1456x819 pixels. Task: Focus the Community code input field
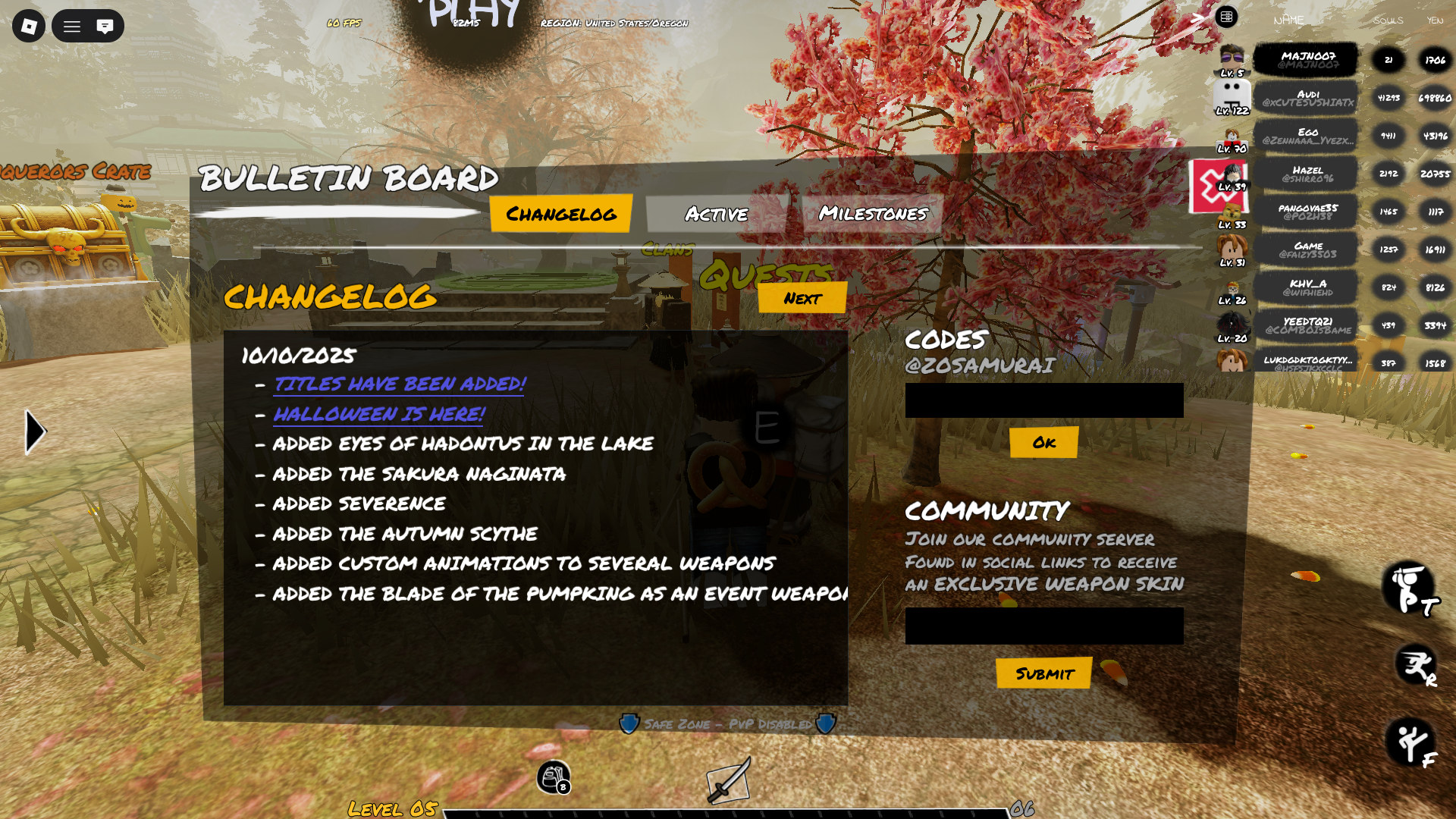[x=1043, y=626]
